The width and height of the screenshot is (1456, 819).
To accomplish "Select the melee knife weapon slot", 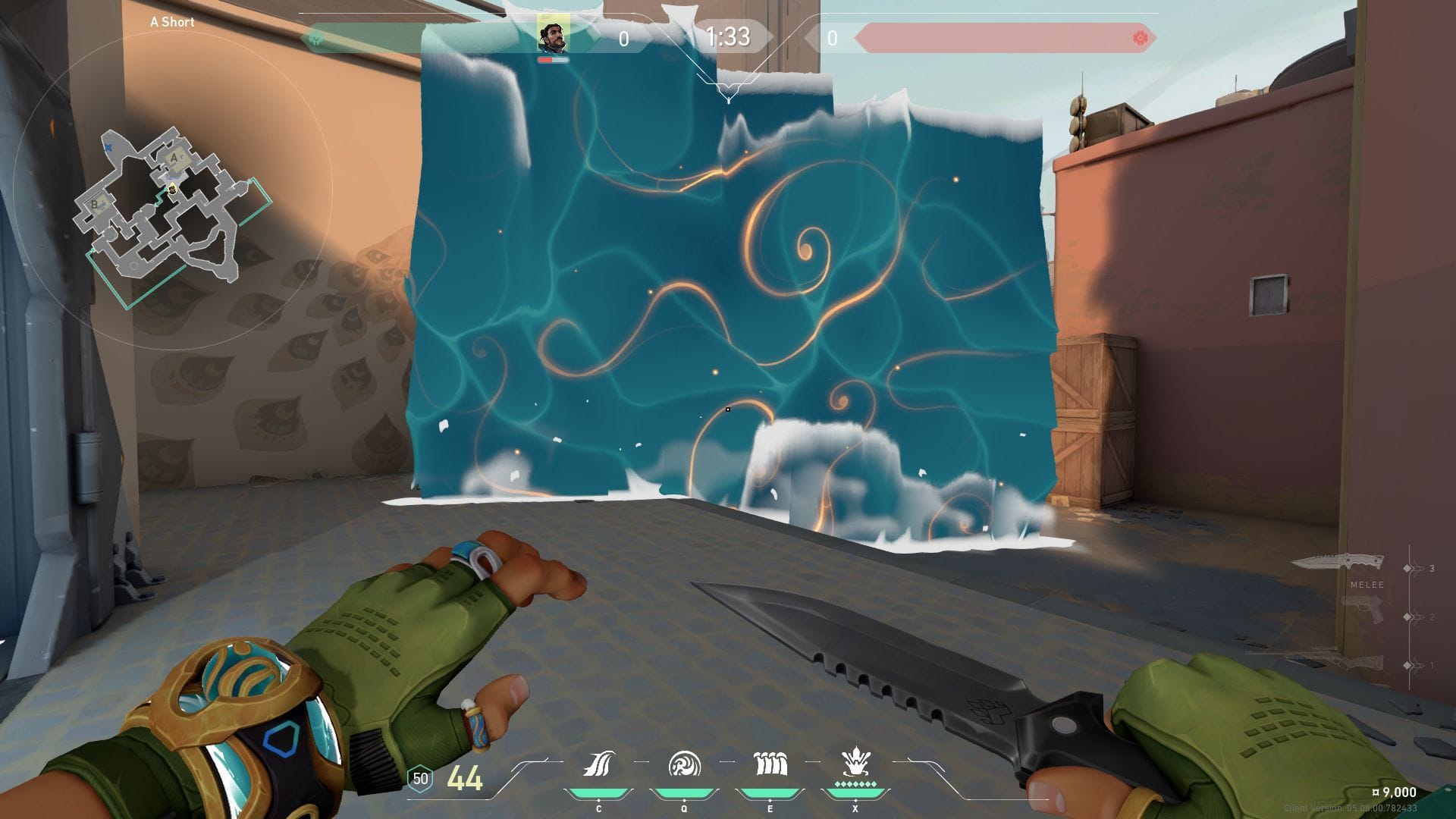I will point(1338,563).
